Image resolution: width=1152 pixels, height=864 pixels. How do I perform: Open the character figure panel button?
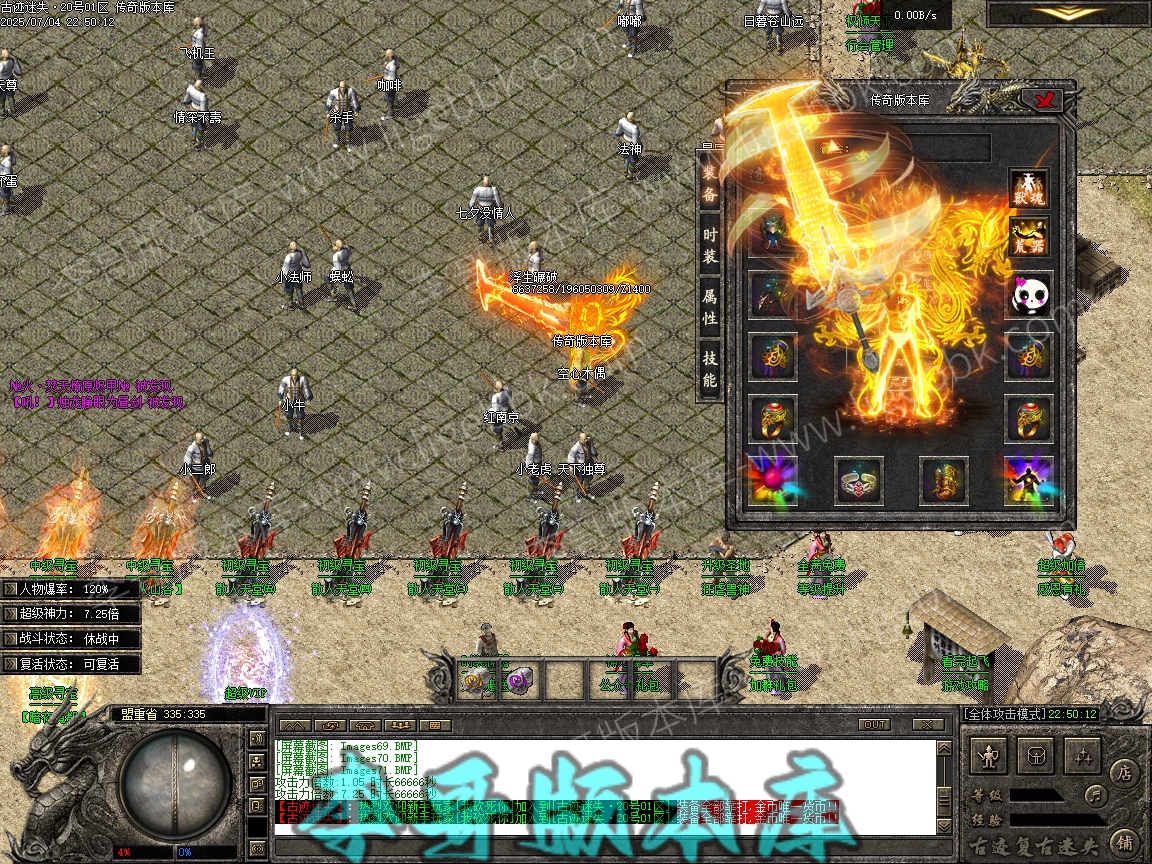[990, 757]
